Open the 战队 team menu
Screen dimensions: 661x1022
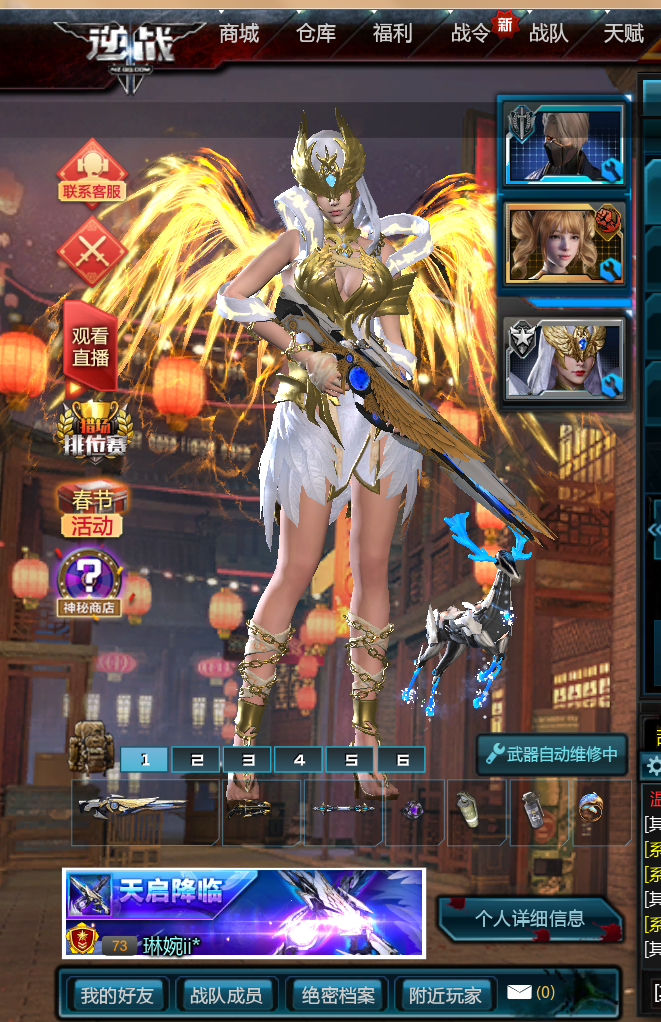548,34
